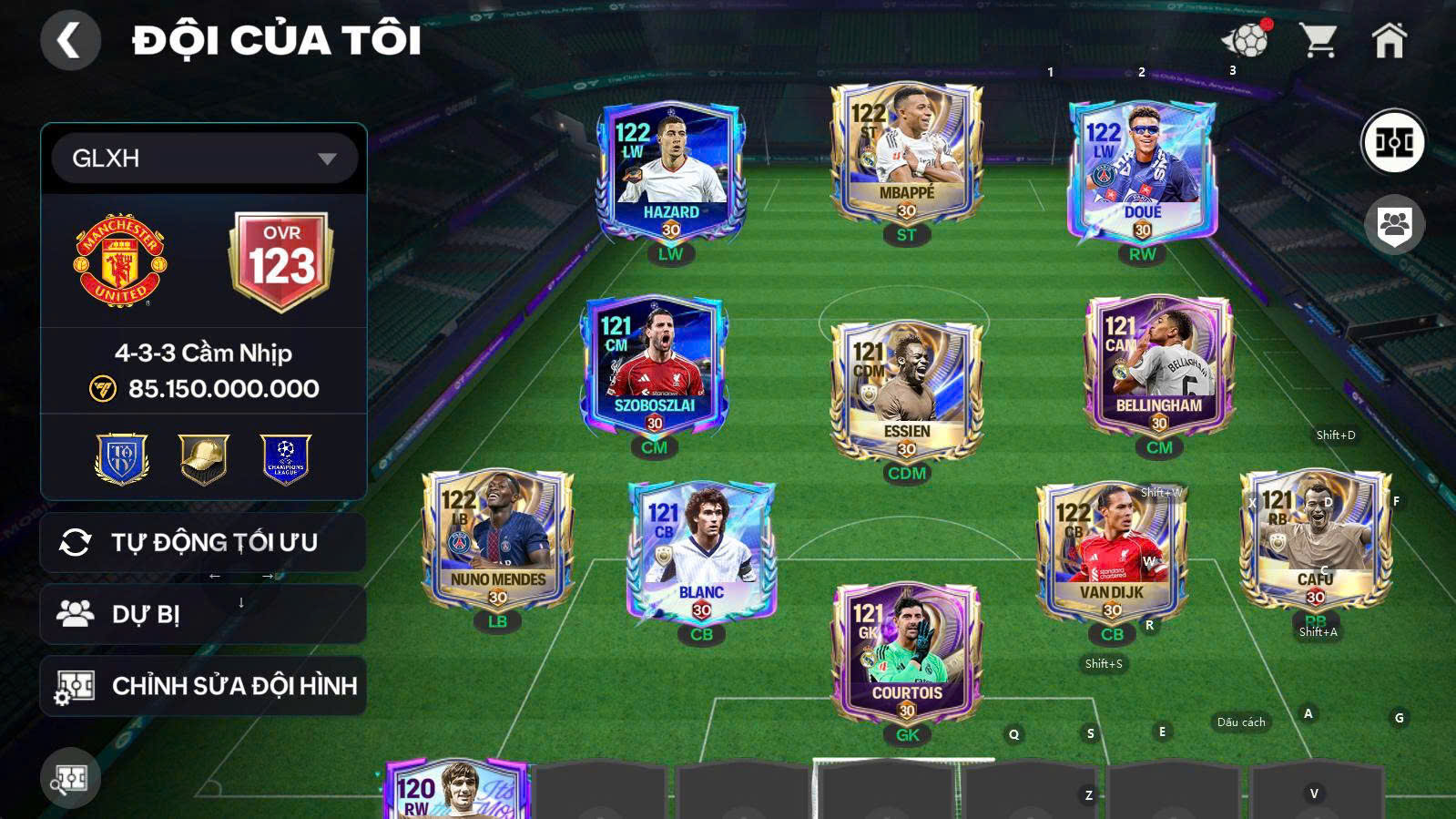The image size is (1456, 819).
Task: Expand the GLXH dropdown selector
Action: click(203, 158)
